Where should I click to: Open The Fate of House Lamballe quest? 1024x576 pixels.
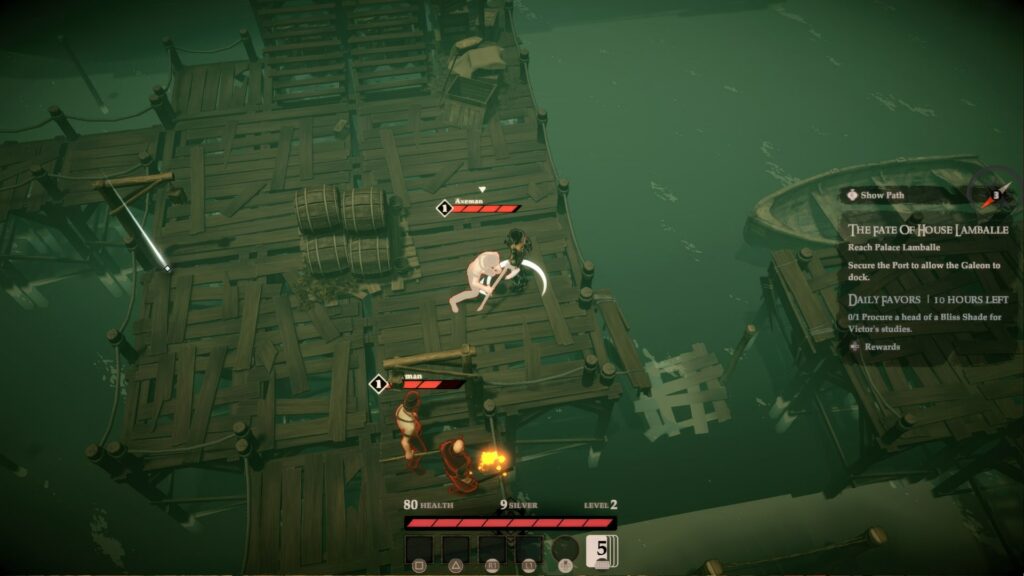click(x=928, y=230)
